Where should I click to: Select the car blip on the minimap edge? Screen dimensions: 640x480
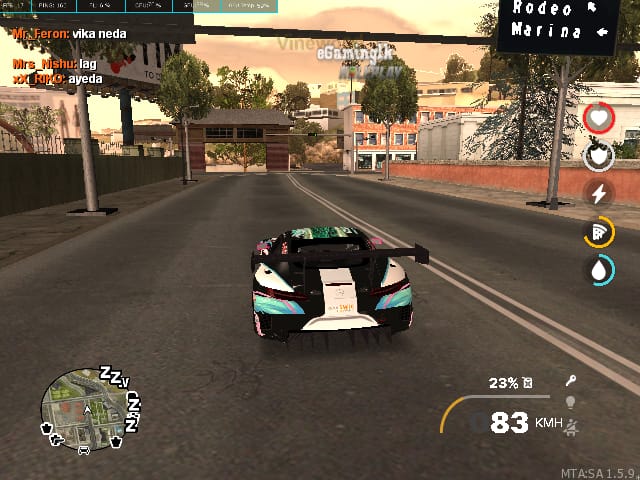pyautogui.click(x=84, y=449)
